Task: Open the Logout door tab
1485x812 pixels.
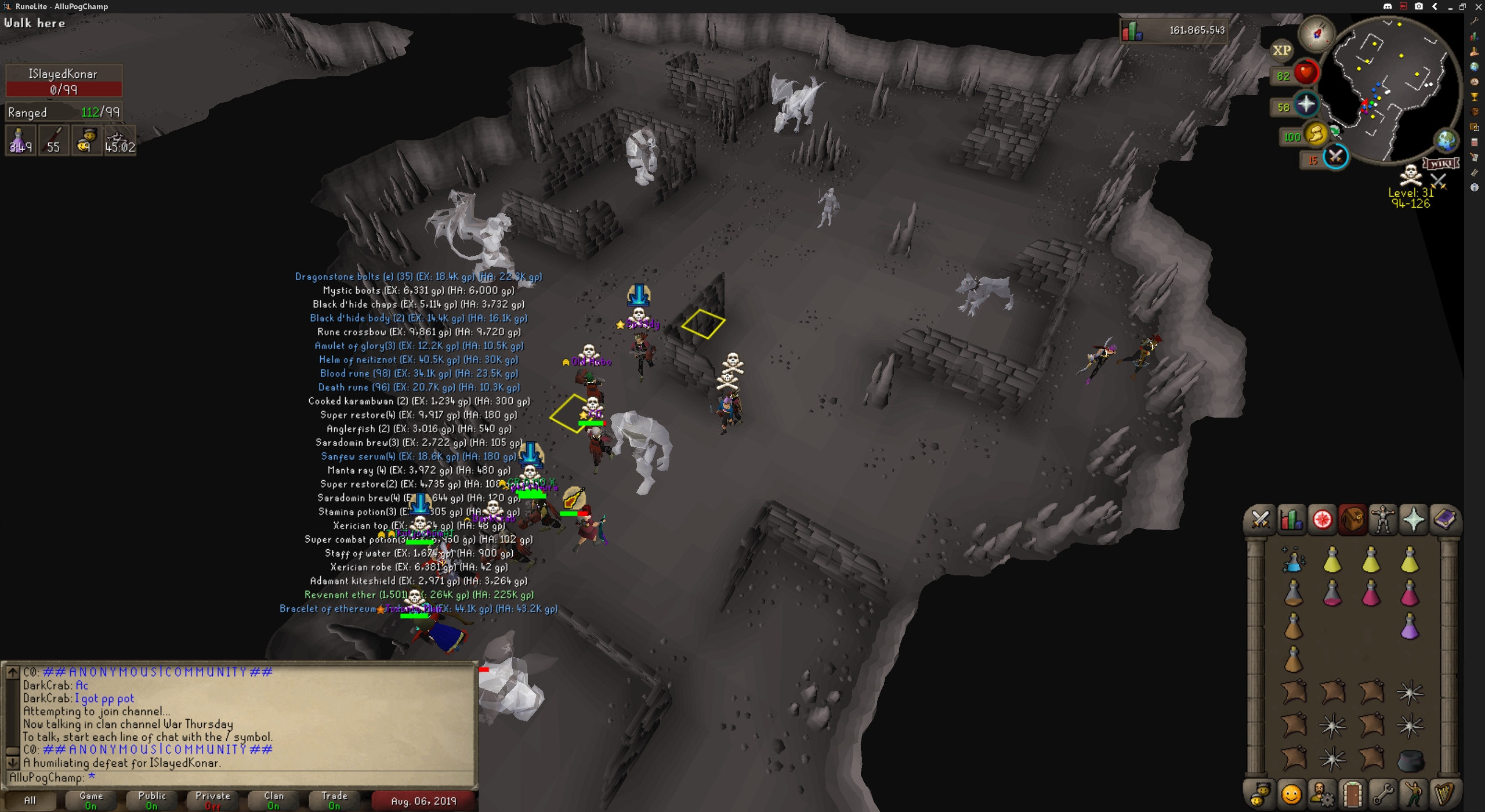Action: (x=1352, y=793)
